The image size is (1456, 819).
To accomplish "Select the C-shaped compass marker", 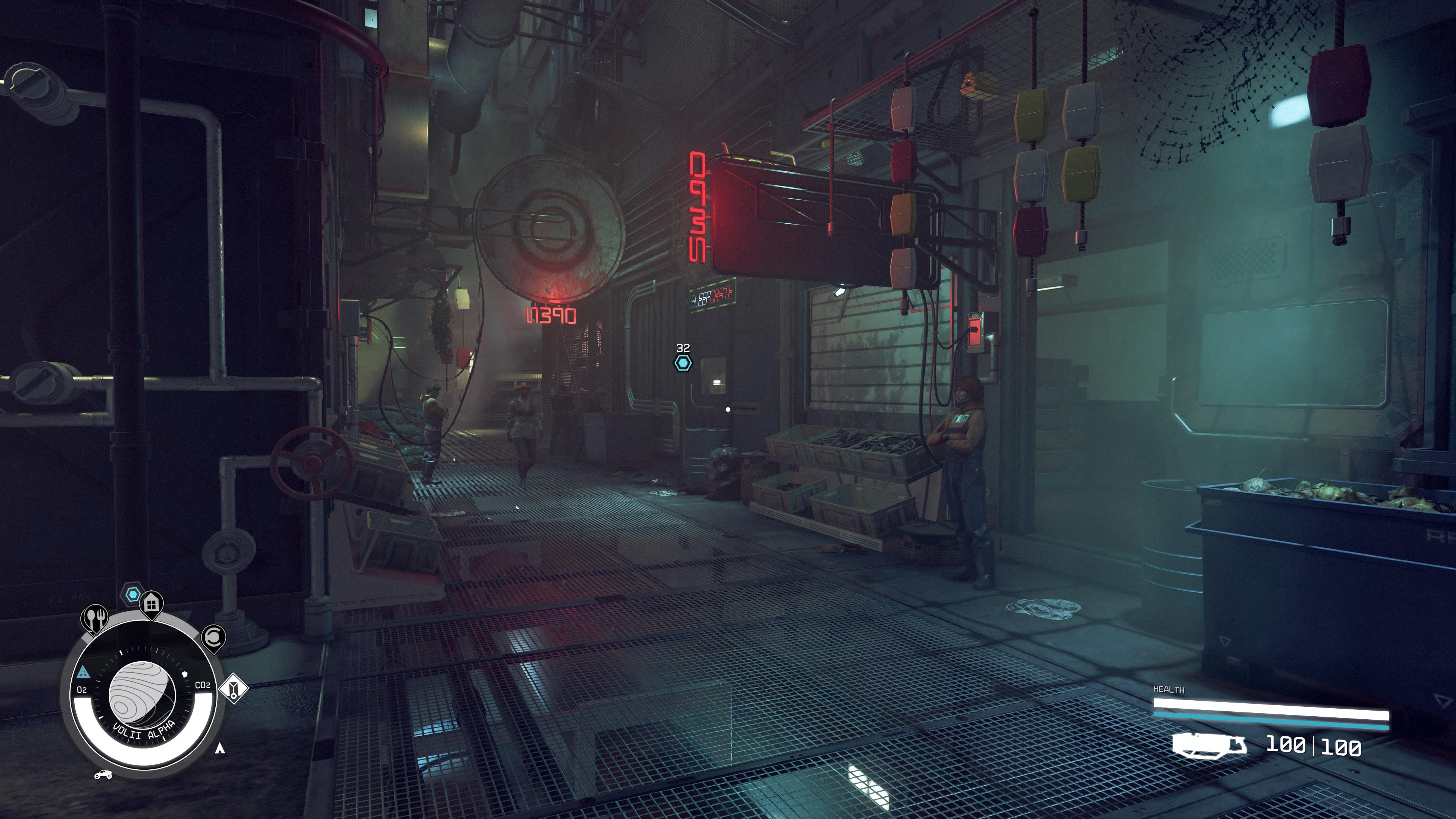I will pyautogui.click(x=213, y=637).
